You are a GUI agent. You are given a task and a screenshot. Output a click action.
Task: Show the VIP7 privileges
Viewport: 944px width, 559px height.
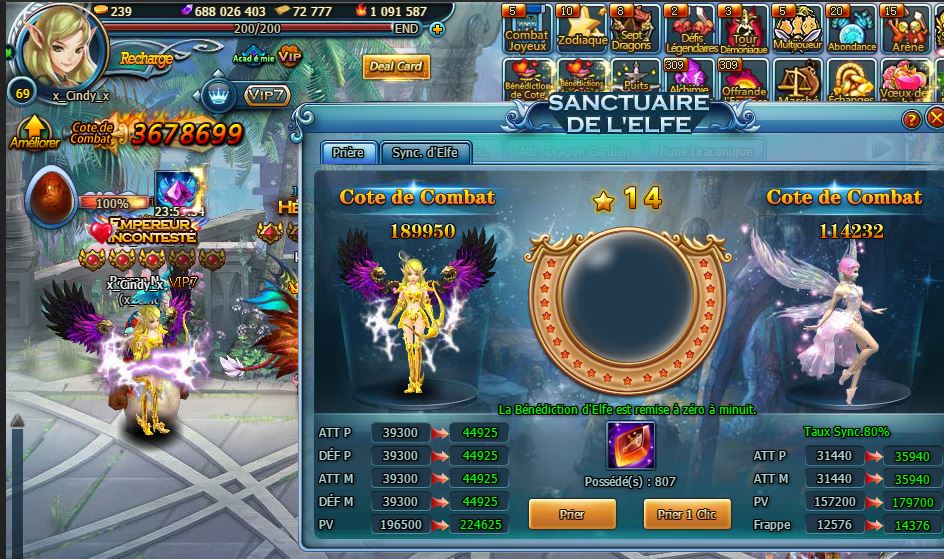tap(267, 95)
